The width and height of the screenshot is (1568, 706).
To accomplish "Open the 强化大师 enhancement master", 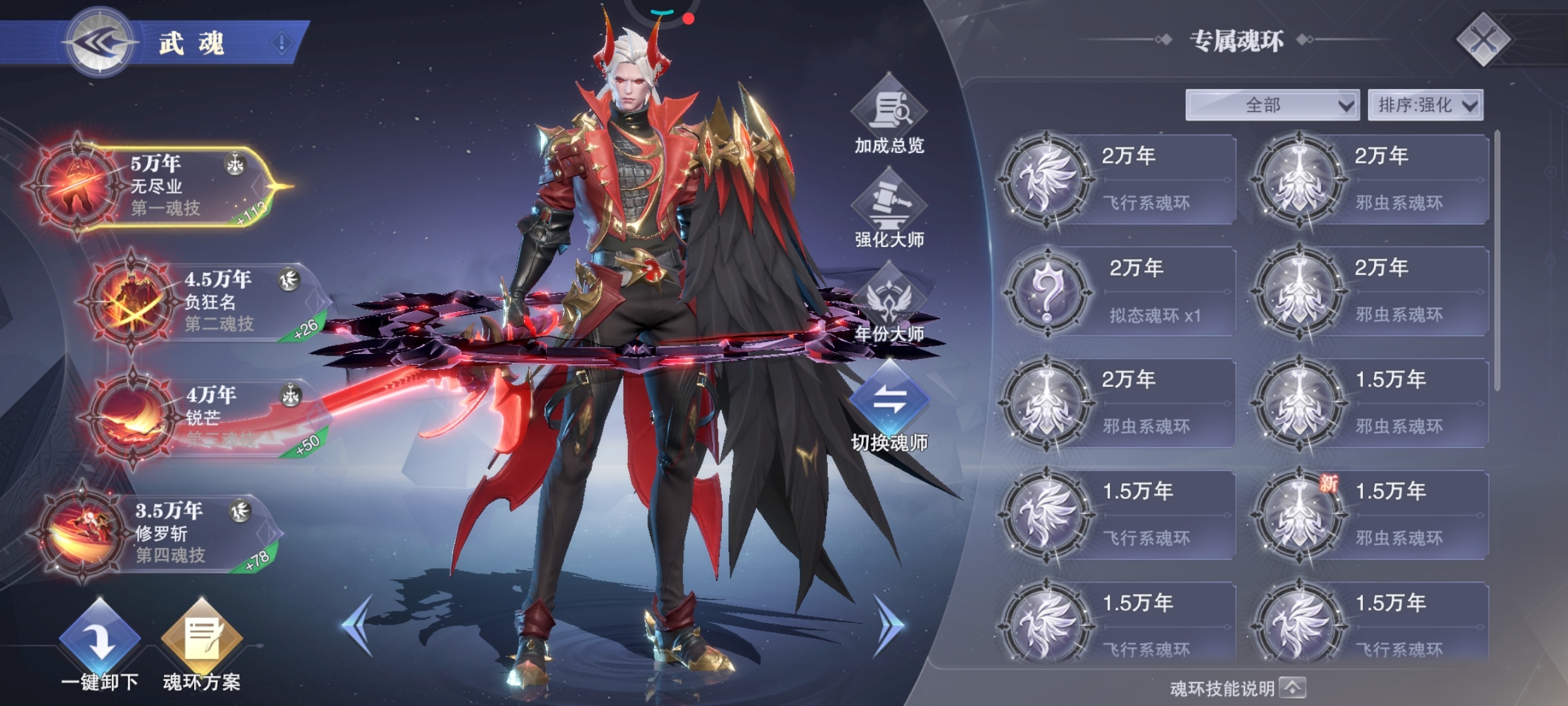I will tap(889, 209).
